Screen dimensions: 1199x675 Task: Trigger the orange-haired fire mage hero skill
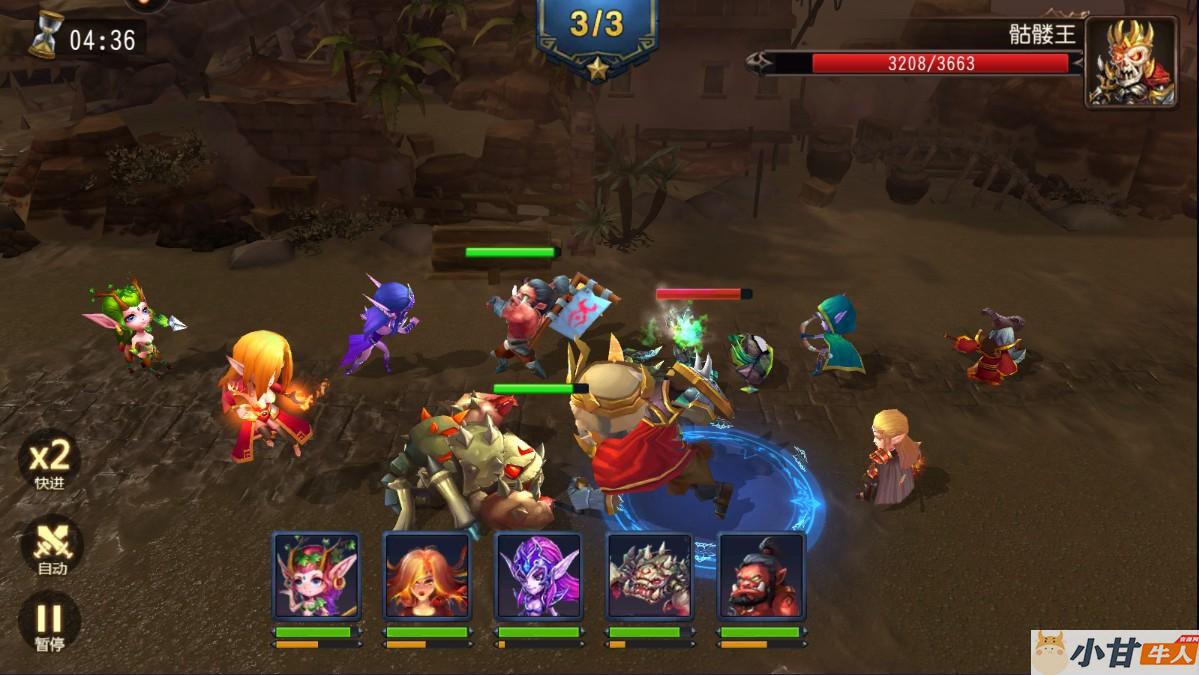427,576
